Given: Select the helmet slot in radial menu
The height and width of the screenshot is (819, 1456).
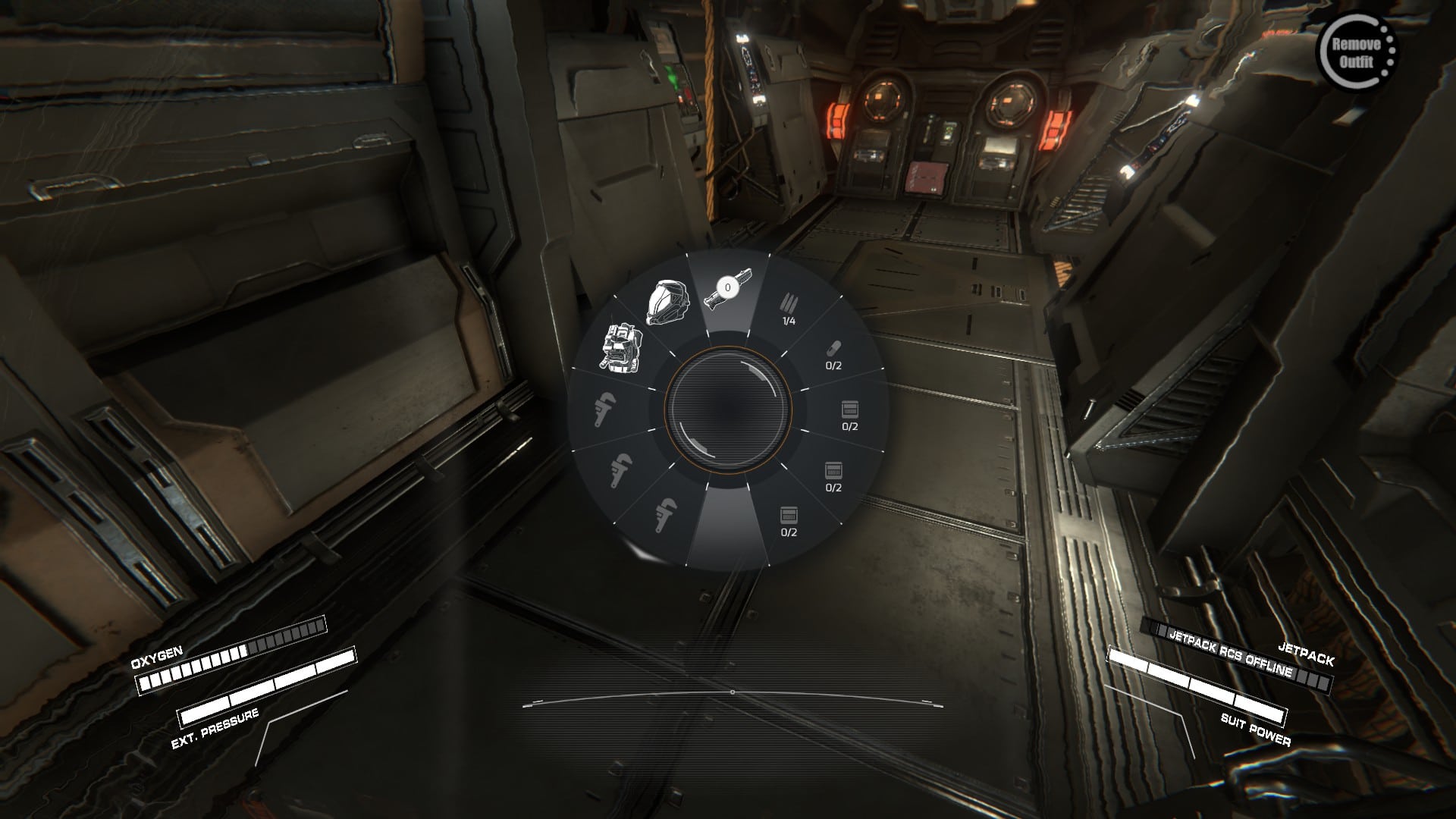Looking at the screenshot, I should pyautogui.click(x=667, y=303).
